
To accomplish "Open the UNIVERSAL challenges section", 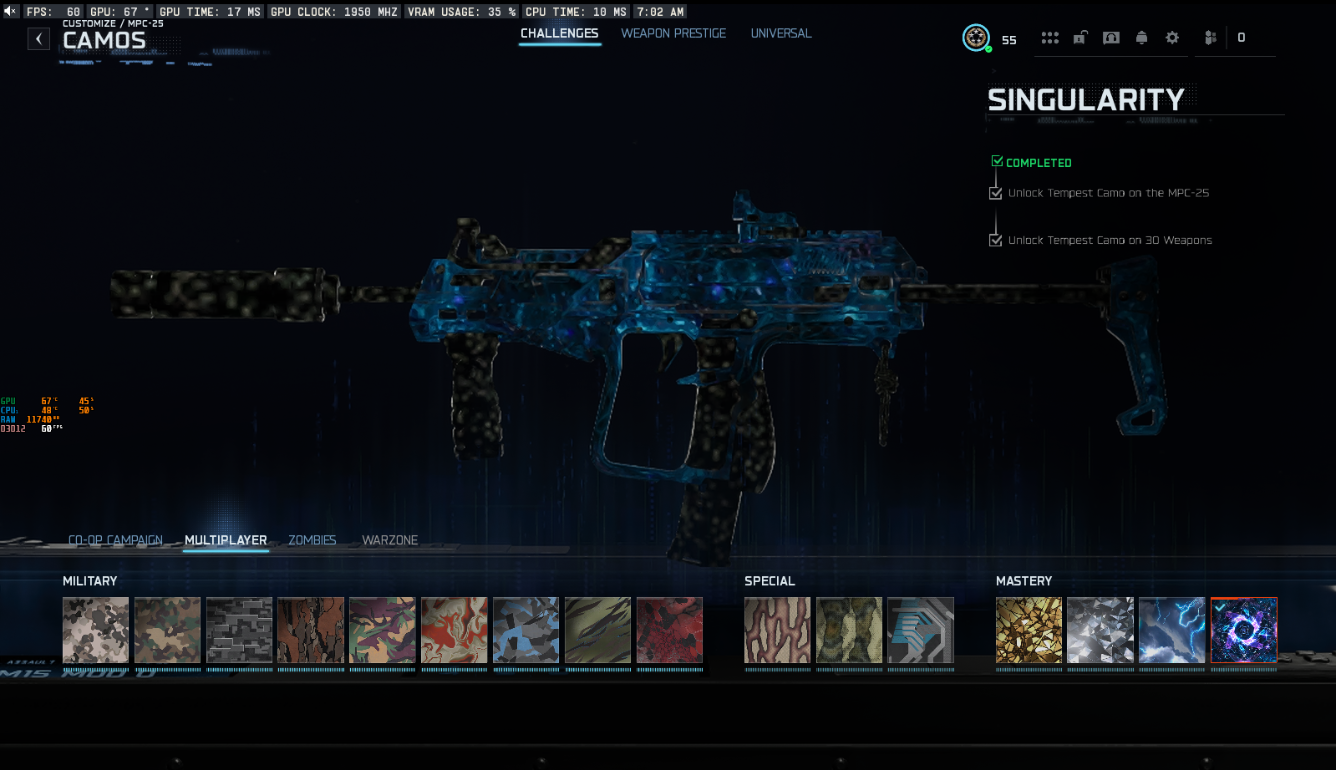I will (x=781, y=33).
